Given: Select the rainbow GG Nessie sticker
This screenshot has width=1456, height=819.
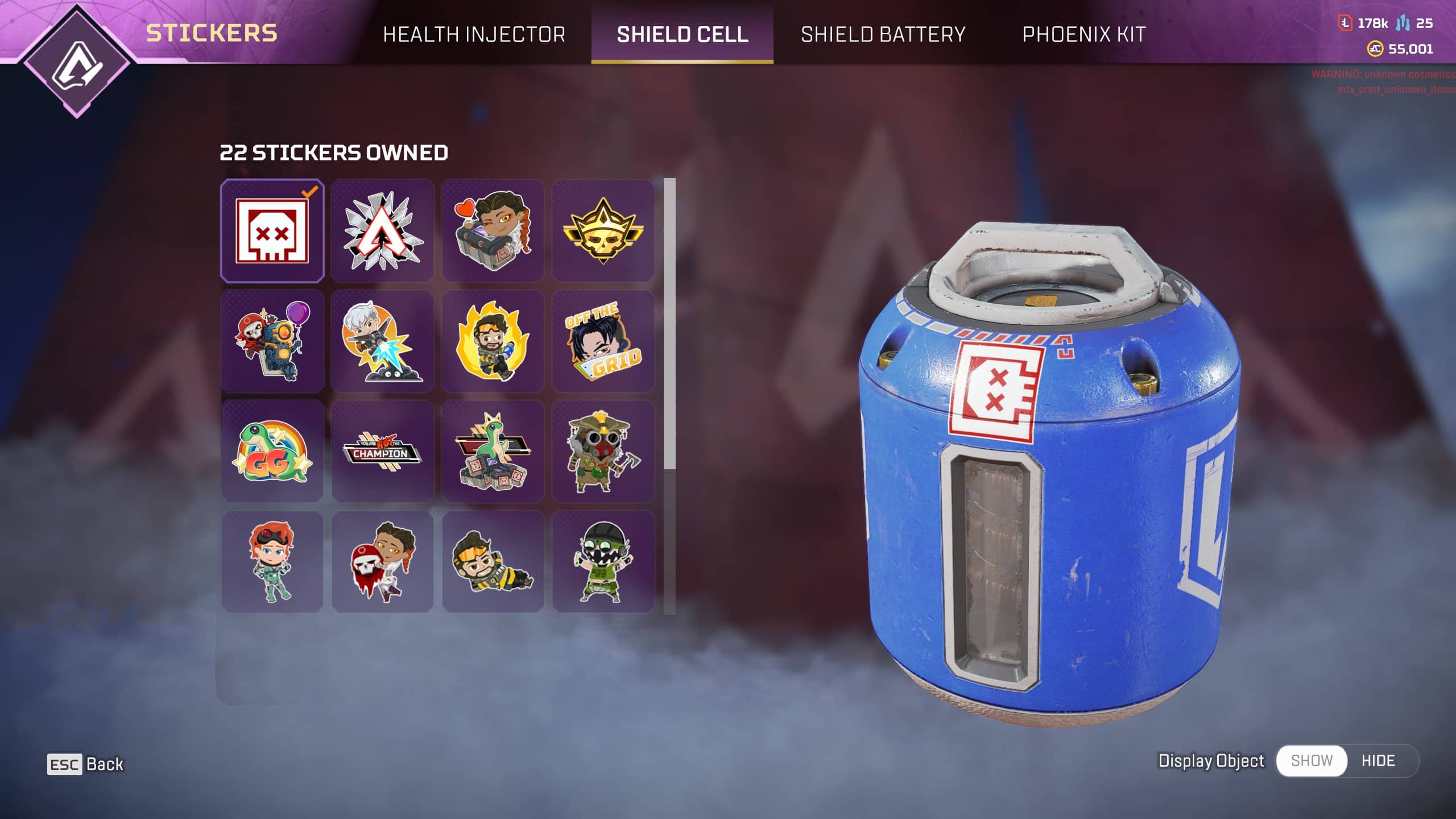Looking at the screenshot, I should coord(272,452).
